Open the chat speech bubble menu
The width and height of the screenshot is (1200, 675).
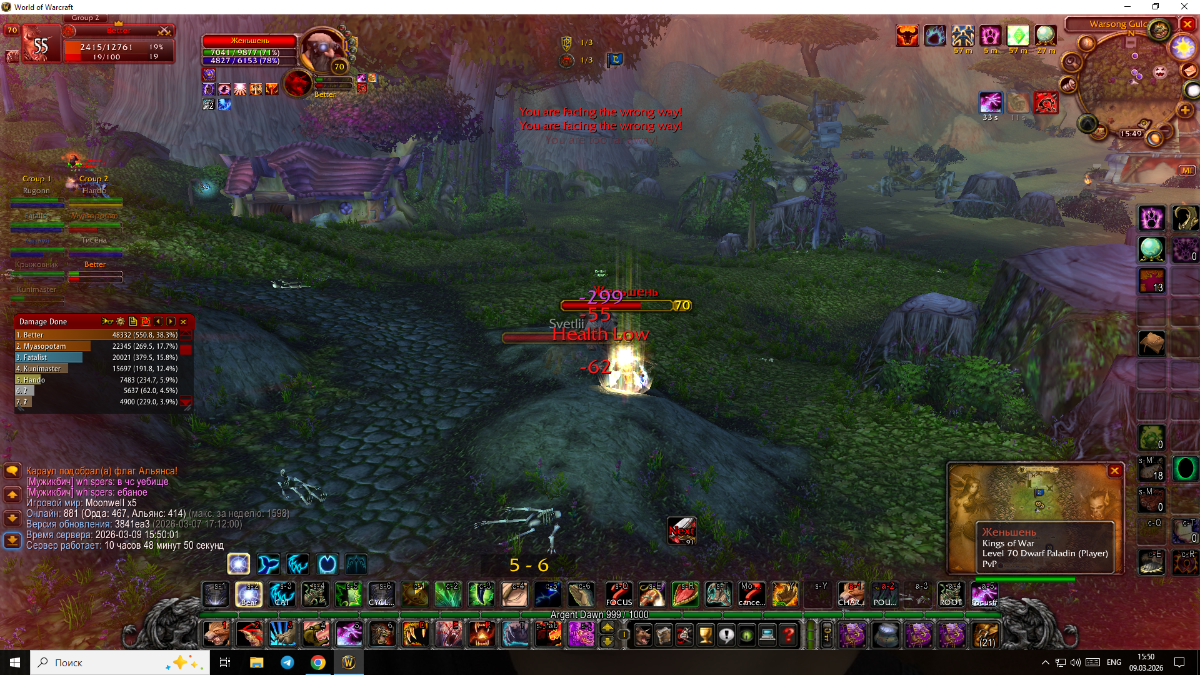12,470
